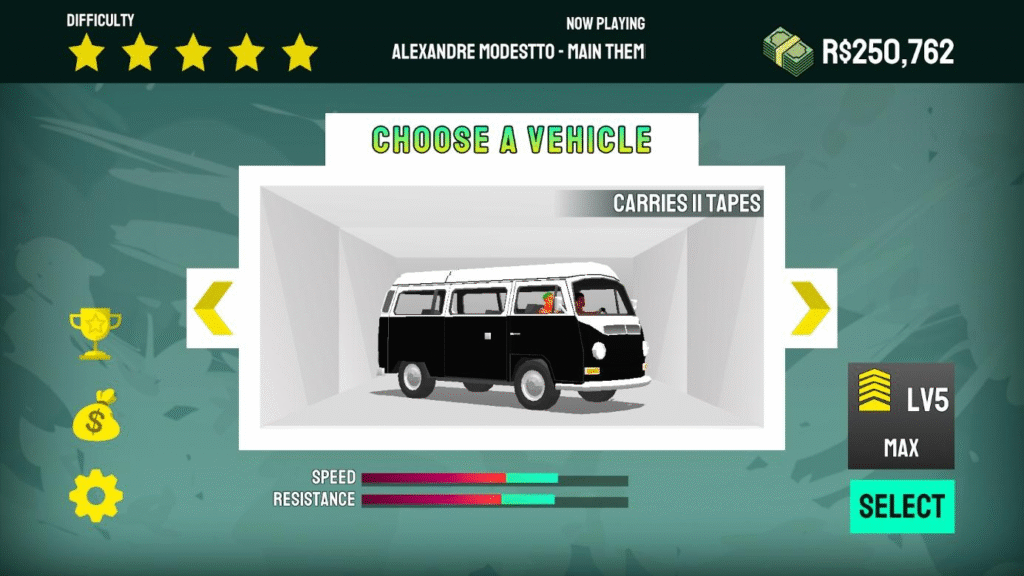Viewport: 1024px width, 576px height.
Task: Open settings with the gear icon
Action: pos(96,496)
